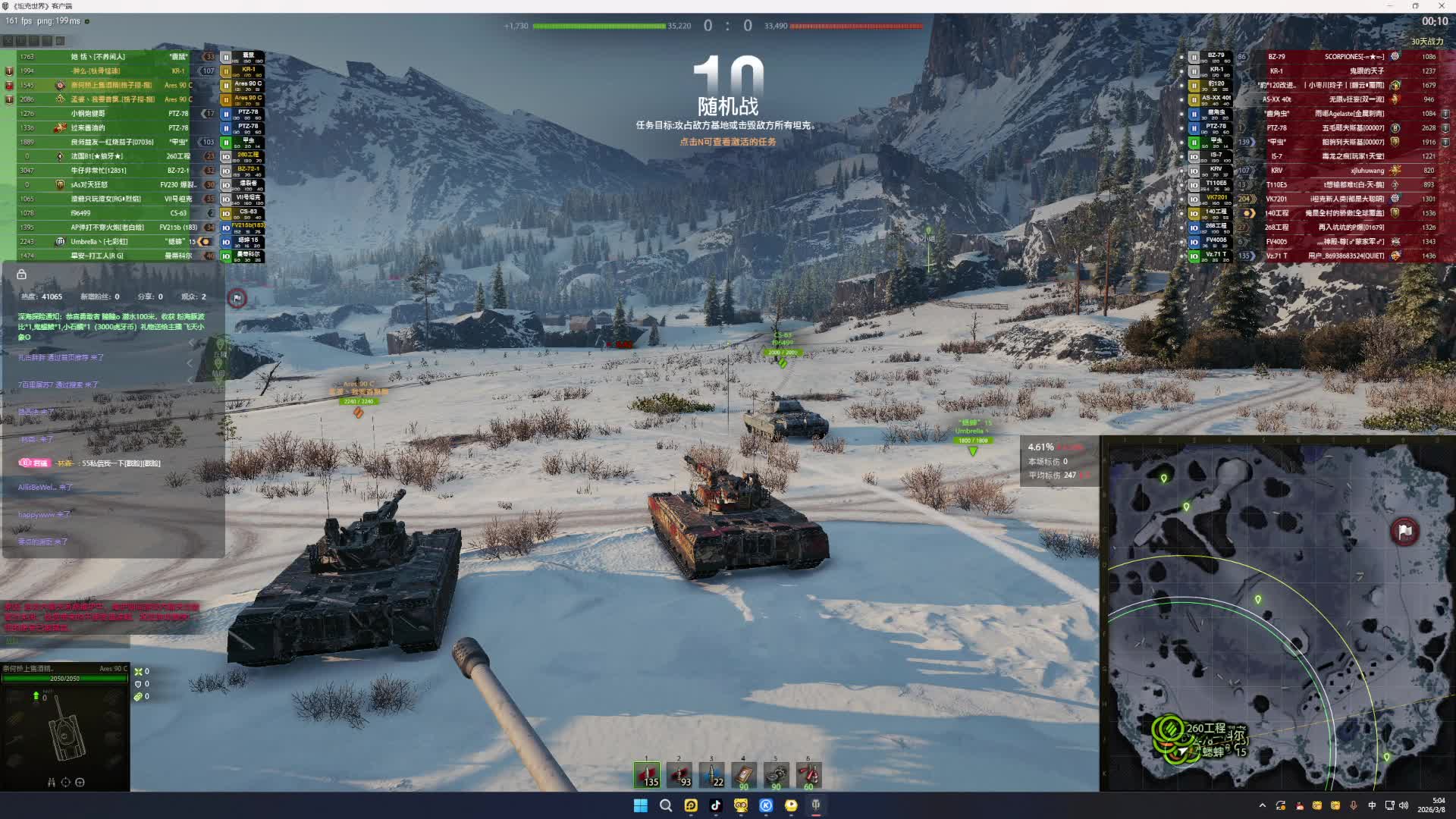
Task: Open the Windows Start menu
Action: (x=641, y=805)
